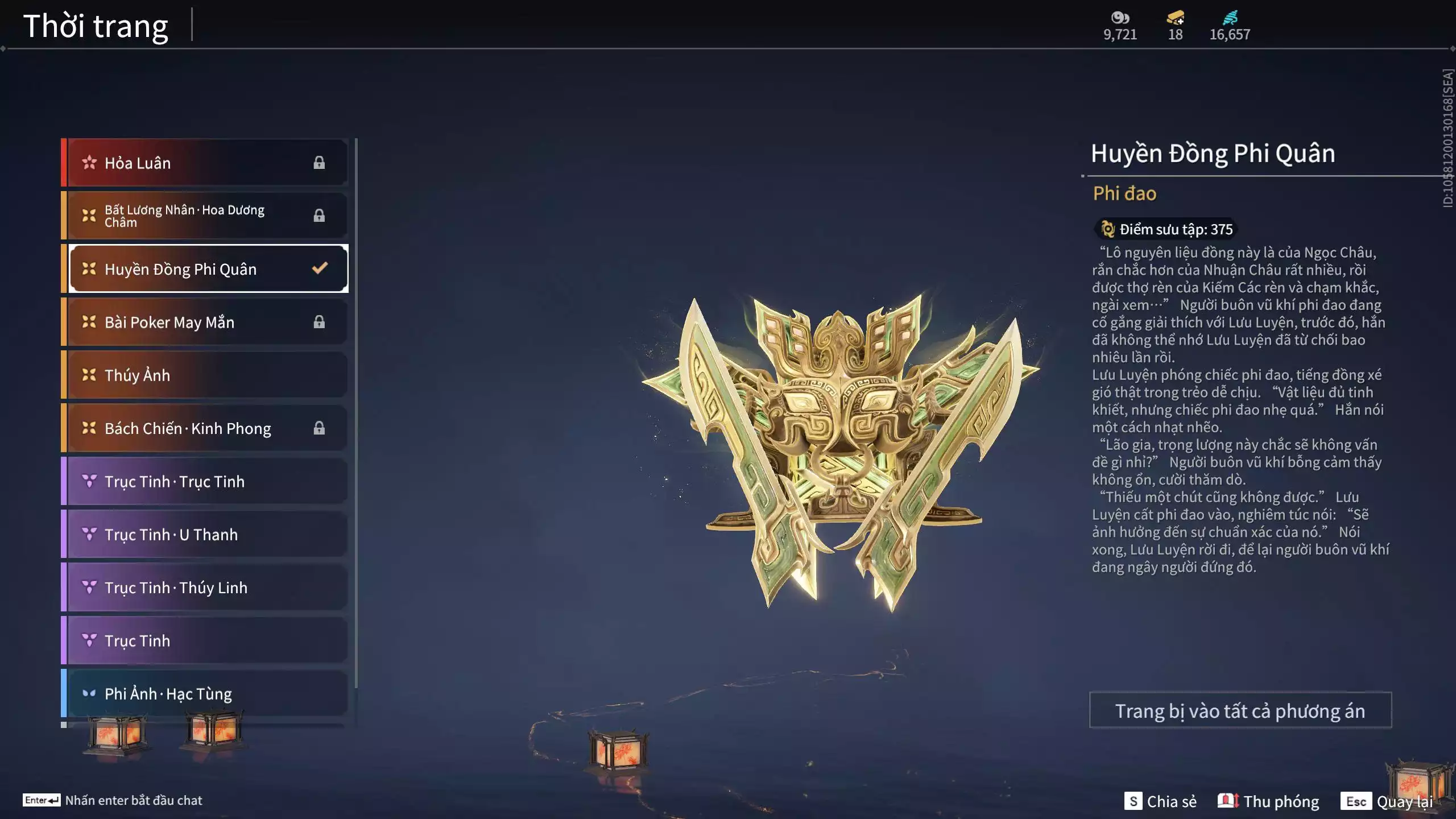Image resolution: width=1456 pixels, height=819 pixels.
Task: Pick the plain Trục Tinh entry
Action: 205,640
